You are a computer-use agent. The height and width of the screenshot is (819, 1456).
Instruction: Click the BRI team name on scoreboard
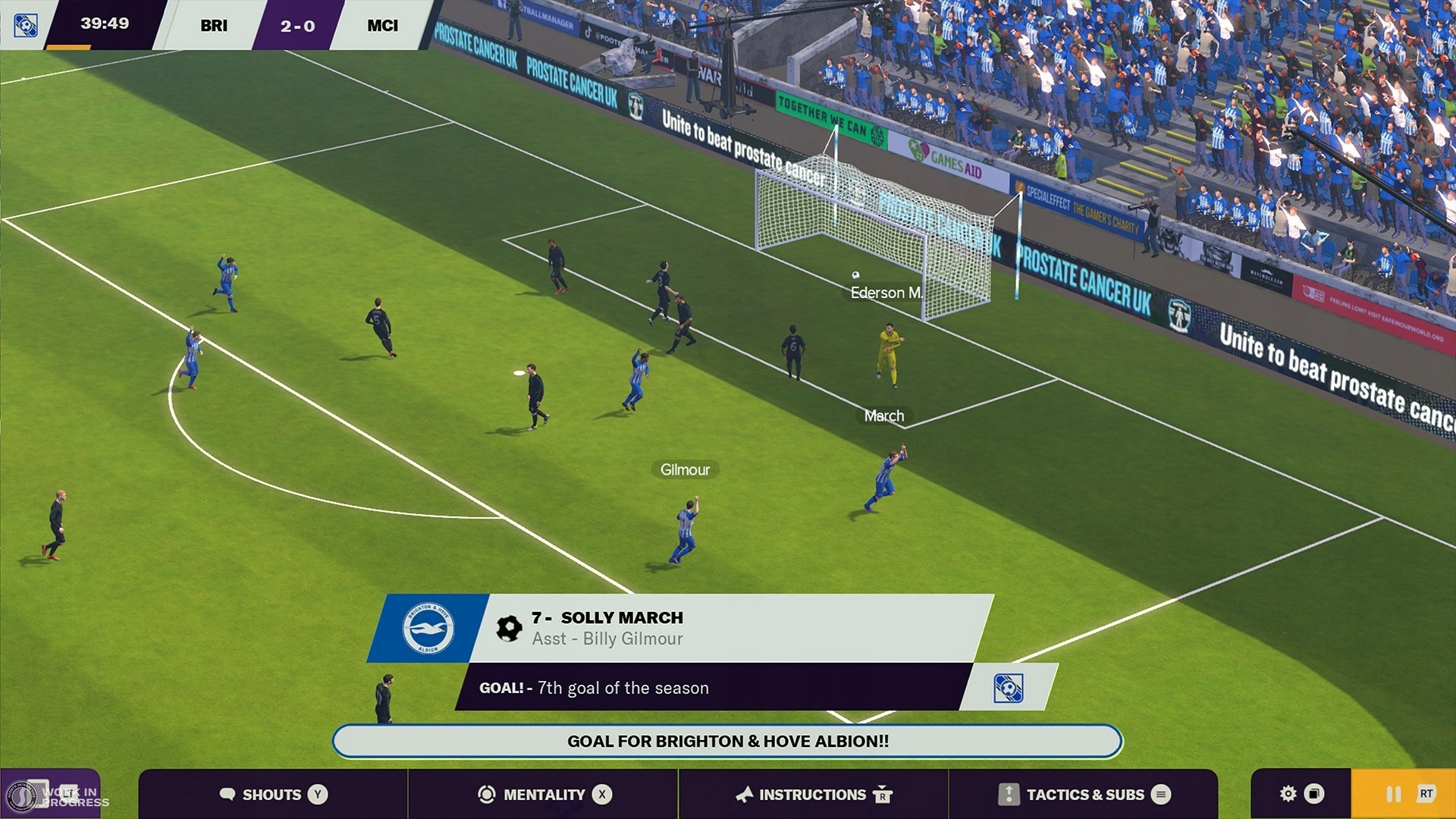[x=215, y=25]
